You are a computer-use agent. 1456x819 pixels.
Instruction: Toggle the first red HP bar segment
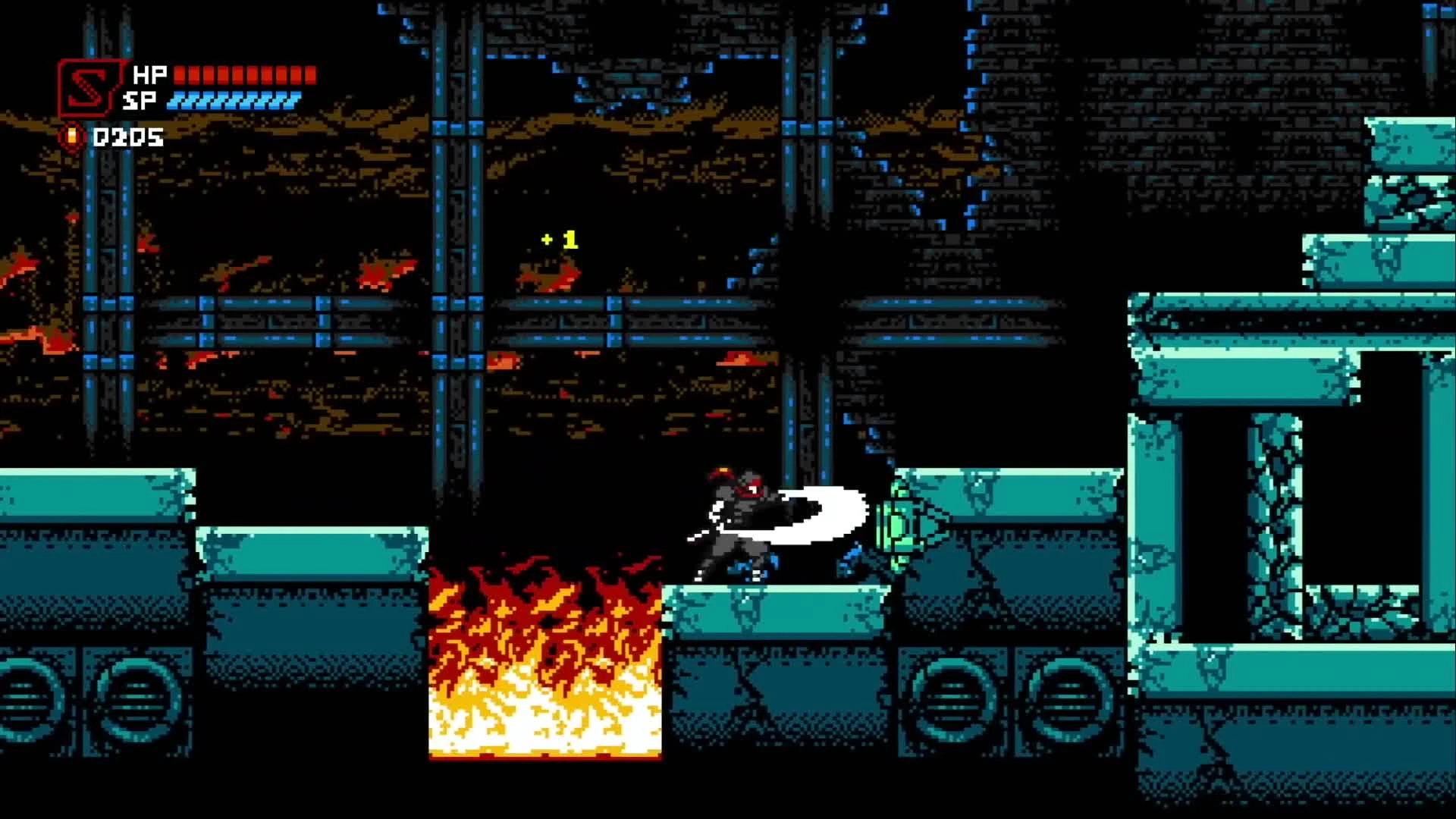point(180,74)
